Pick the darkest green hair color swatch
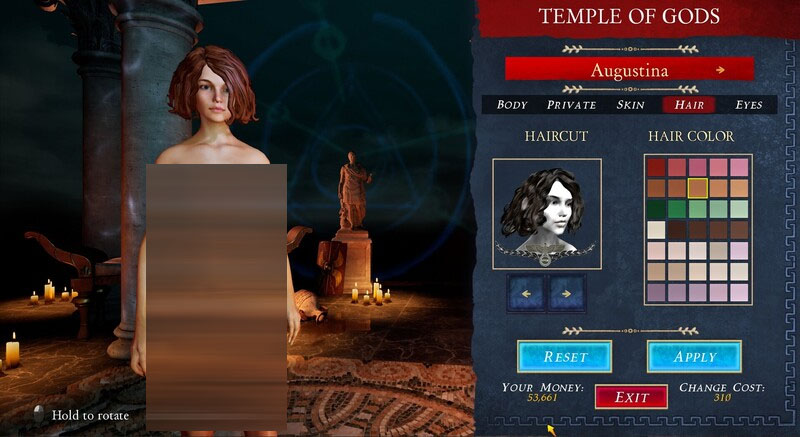Viewport: 800px width, 437px height. point(656,209)
